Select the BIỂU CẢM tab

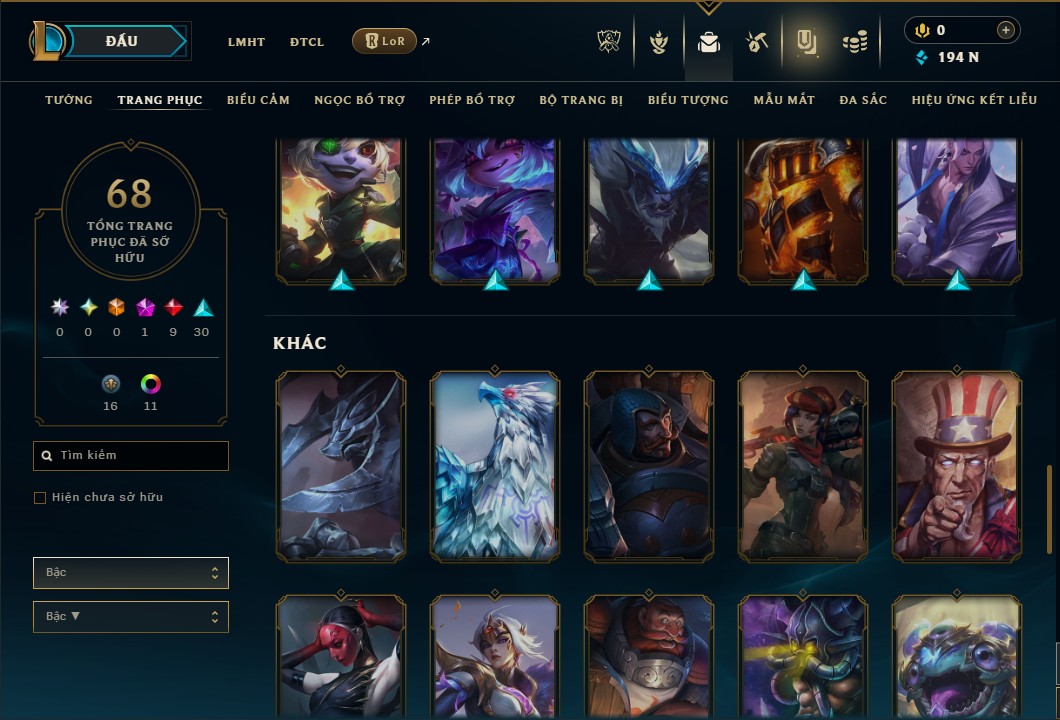[x=258, y=100]
